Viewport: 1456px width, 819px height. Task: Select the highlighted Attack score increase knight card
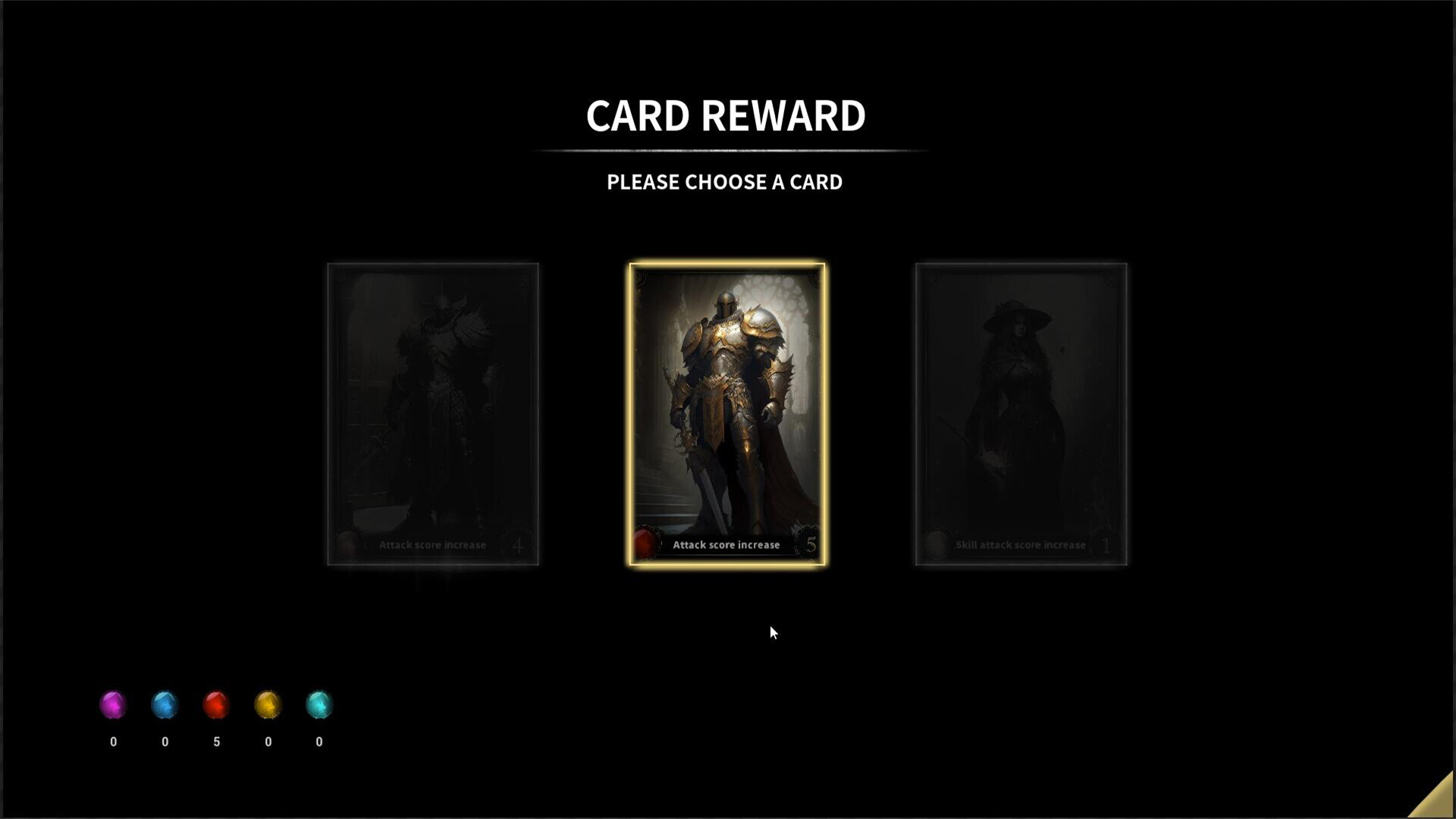[726, 413]
